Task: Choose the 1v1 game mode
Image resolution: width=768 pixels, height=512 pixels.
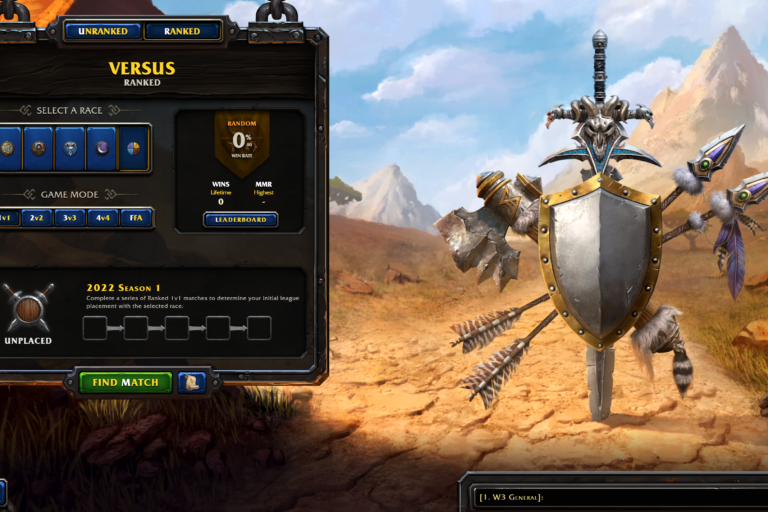Action: click(x=7, y=217)
